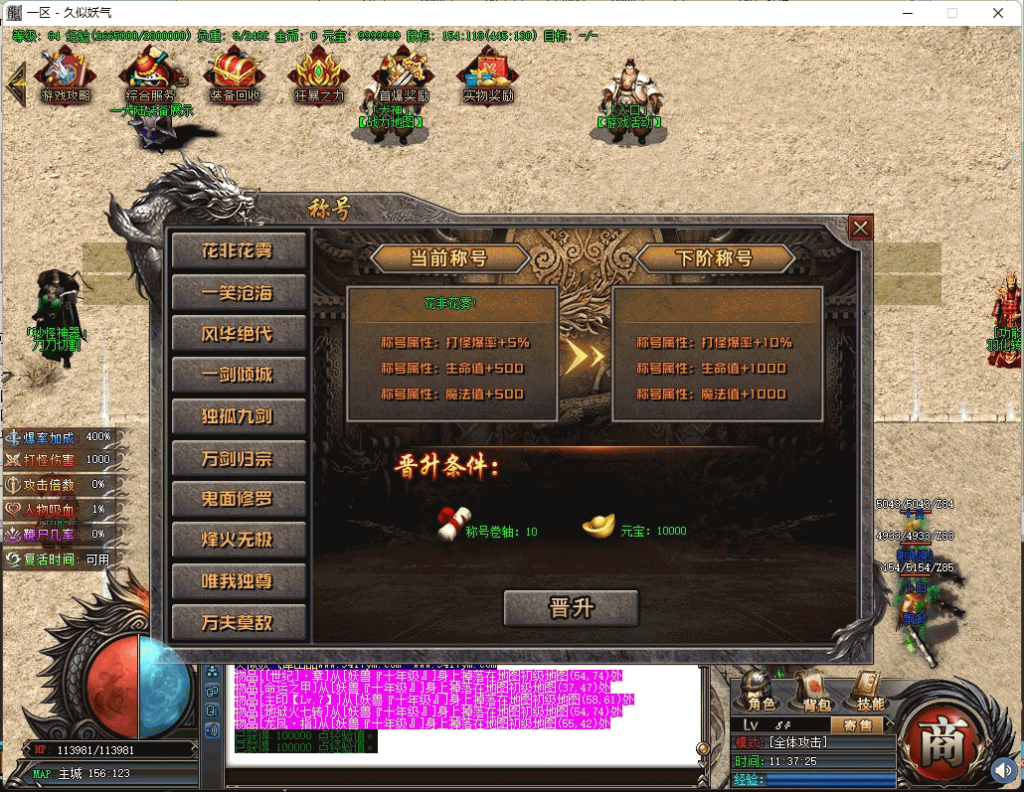Show the 烽火无极 title details
This screenshot has width=1024, height=792.
tap(238, 540)
